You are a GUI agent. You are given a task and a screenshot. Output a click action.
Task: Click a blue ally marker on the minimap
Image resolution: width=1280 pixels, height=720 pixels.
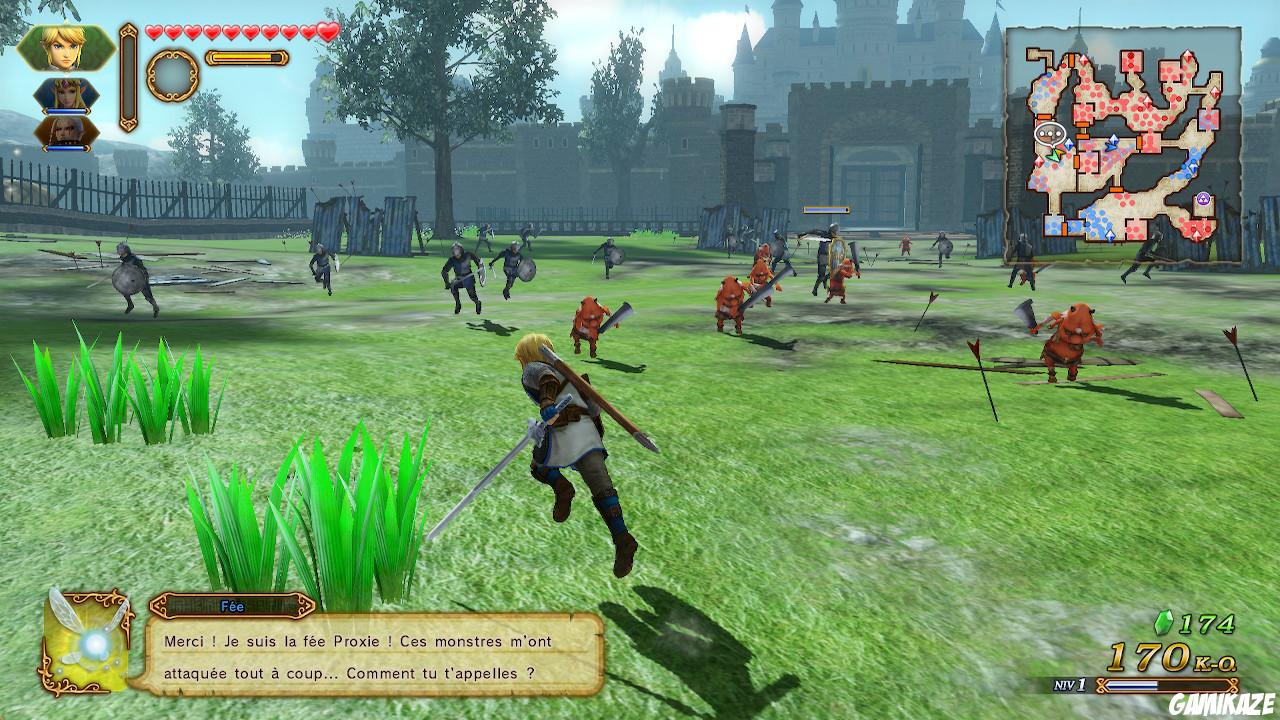tap(1113, 141)
